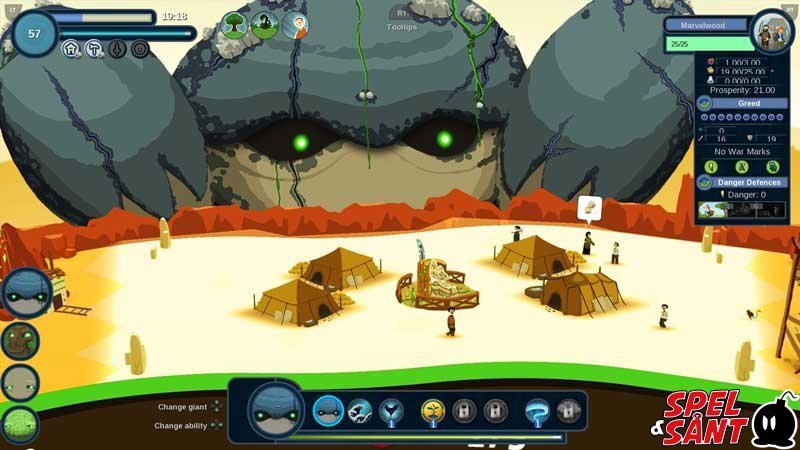Image resolution: width=800 pixels, height=450 pixels.
Task: Activate the blue whirlwind ability icon
Action: click(537, 409)
